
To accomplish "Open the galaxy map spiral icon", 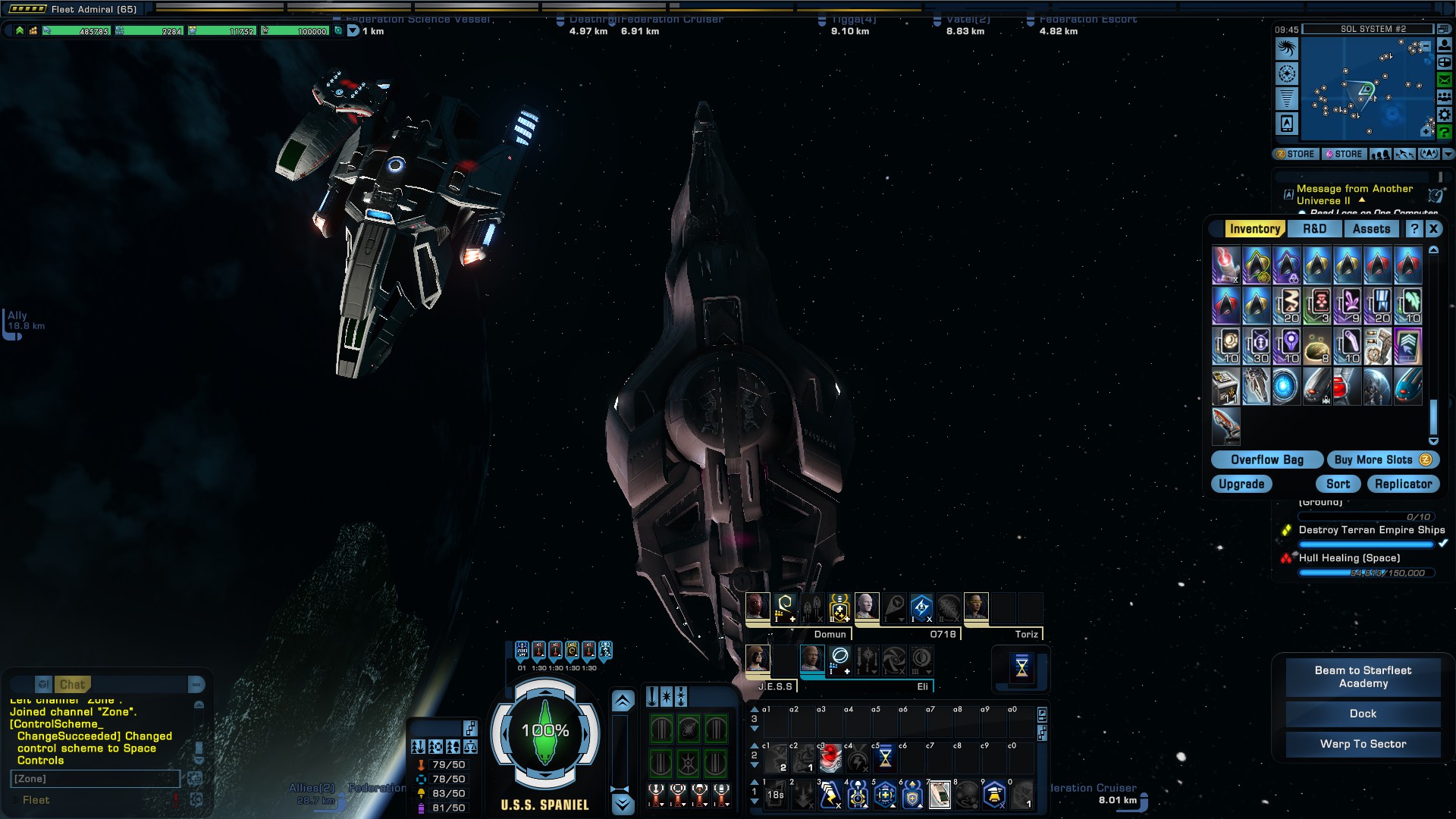I will tap(1285, 47).
